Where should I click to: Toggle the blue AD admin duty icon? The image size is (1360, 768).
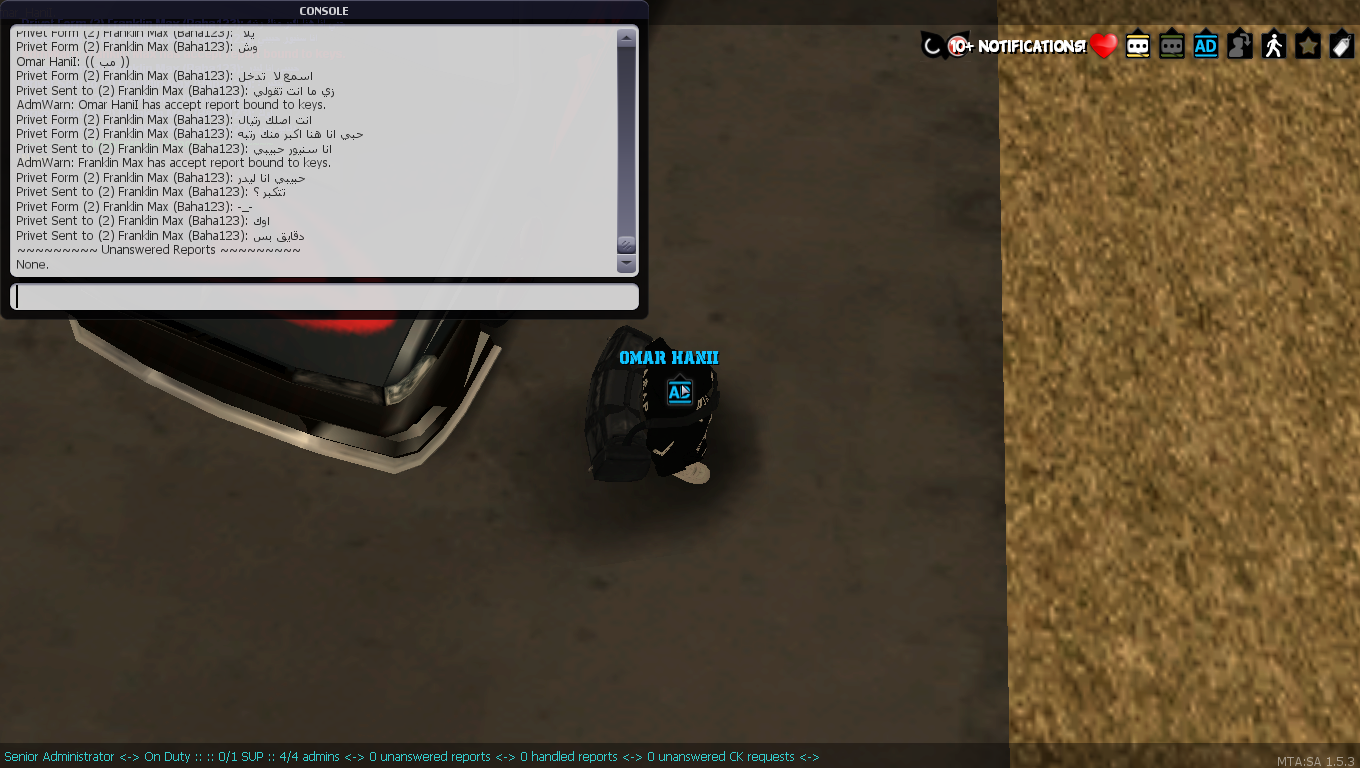click(x=1206, y=46)
